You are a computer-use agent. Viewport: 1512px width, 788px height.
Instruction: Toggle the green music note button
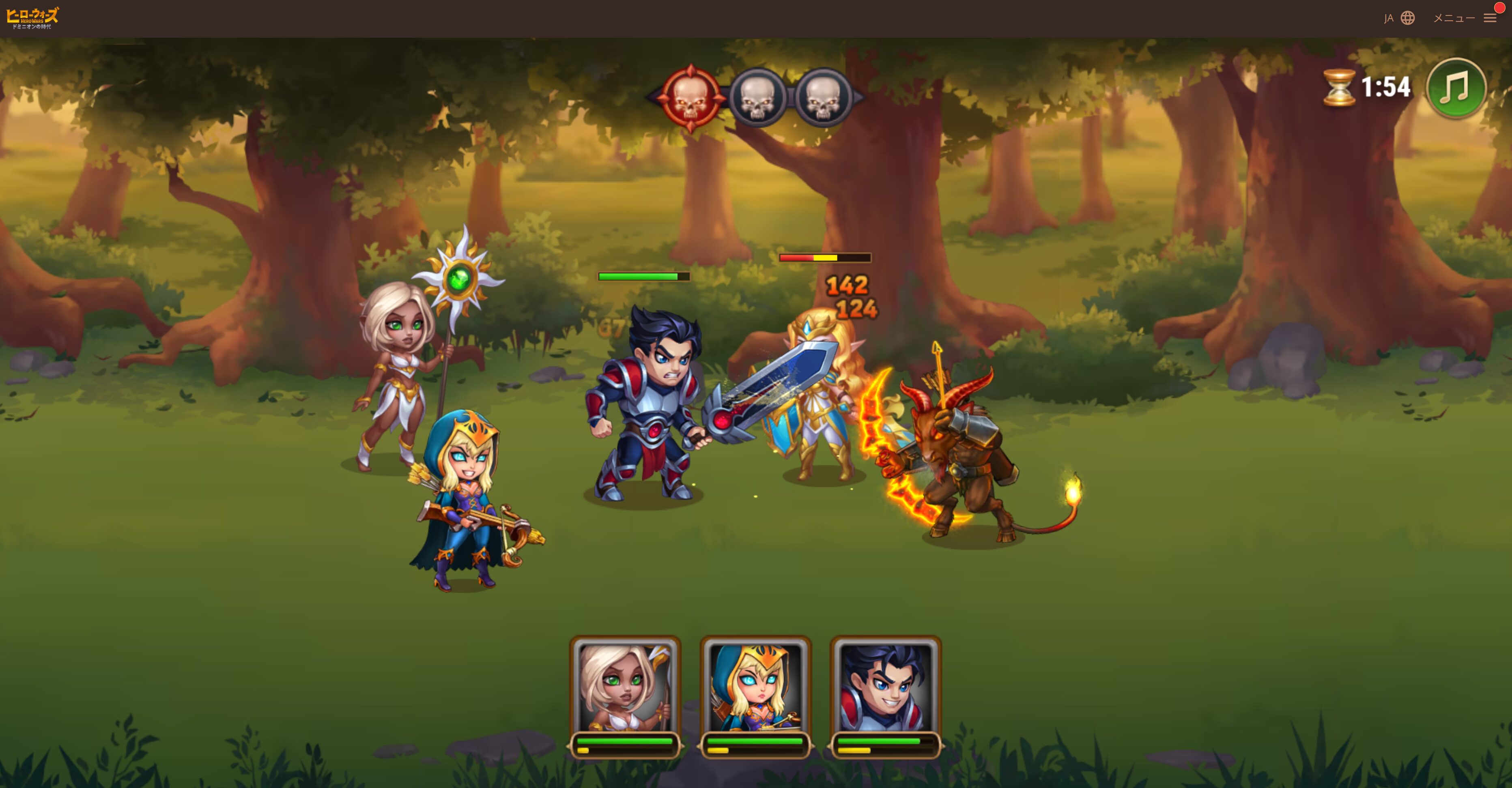pos(1456,88)
